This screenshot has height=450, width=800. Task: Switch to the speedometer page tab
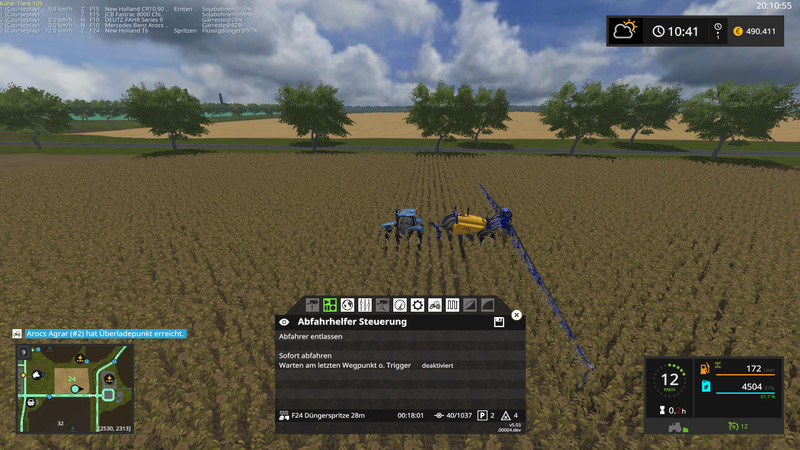(400, 304)
